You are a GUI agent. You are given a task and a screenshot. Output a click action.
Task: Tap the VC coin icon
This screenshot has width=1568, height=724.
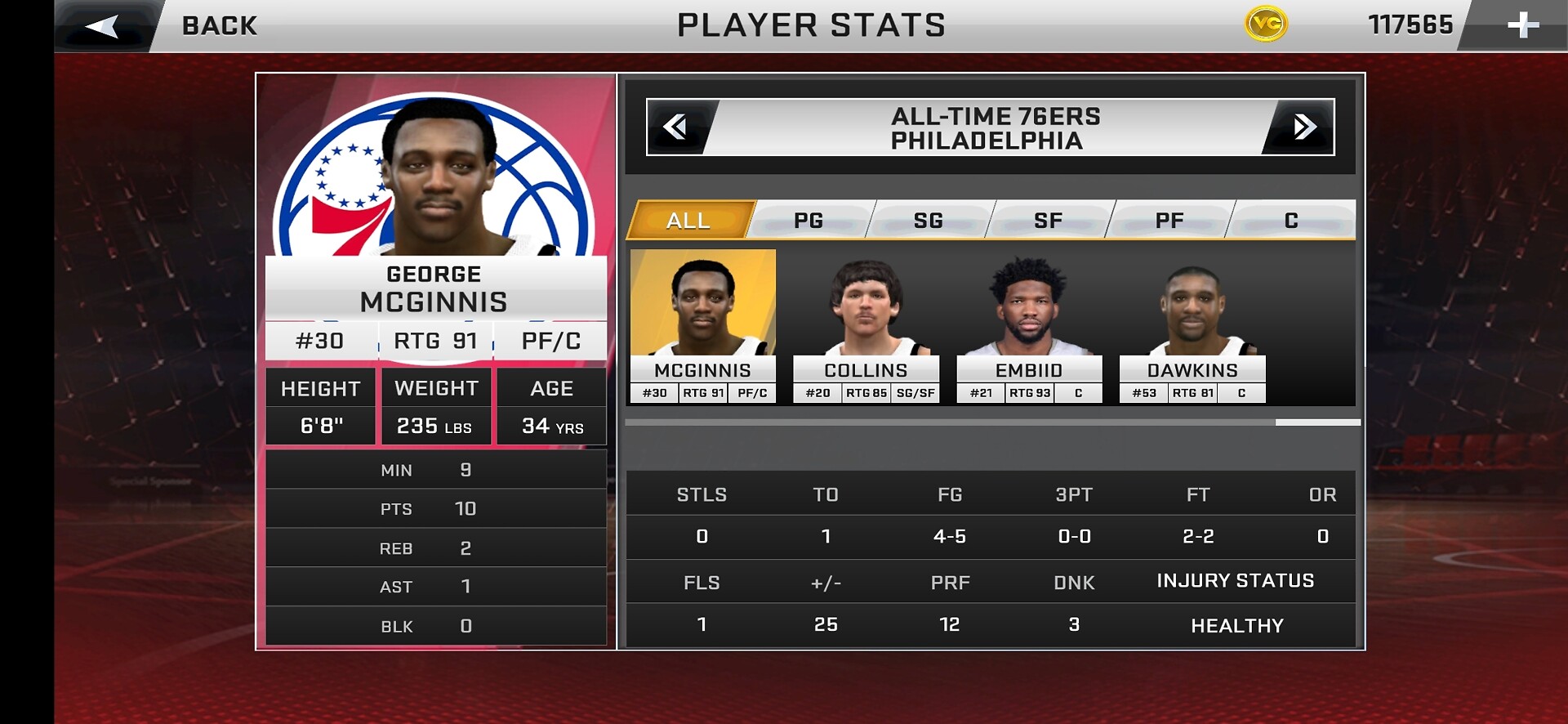tap(1266, 25)
